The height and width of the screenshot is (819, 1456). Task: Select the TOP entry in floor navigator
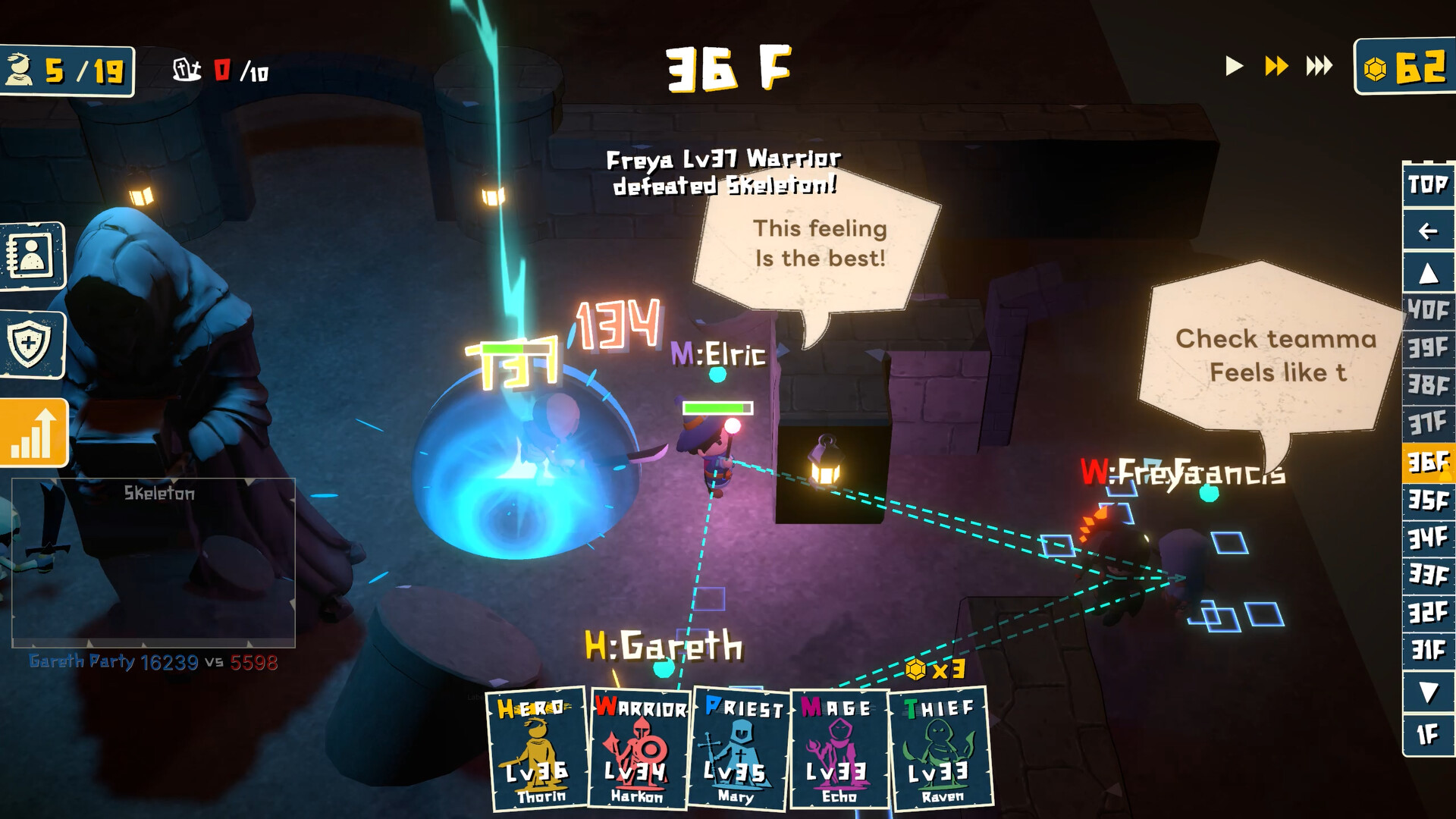[x=1429, y=184]
